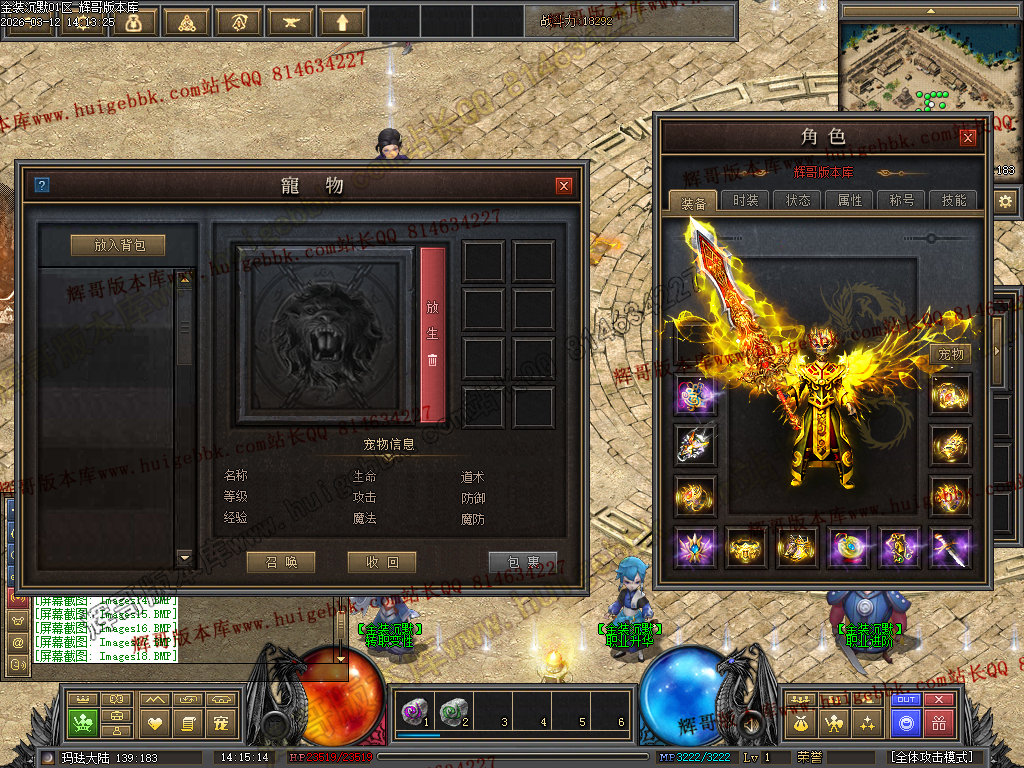This screenshot has height=768, width=1024.
Task: Click the 宠物 button in character panel
Action: coord(950,355)
